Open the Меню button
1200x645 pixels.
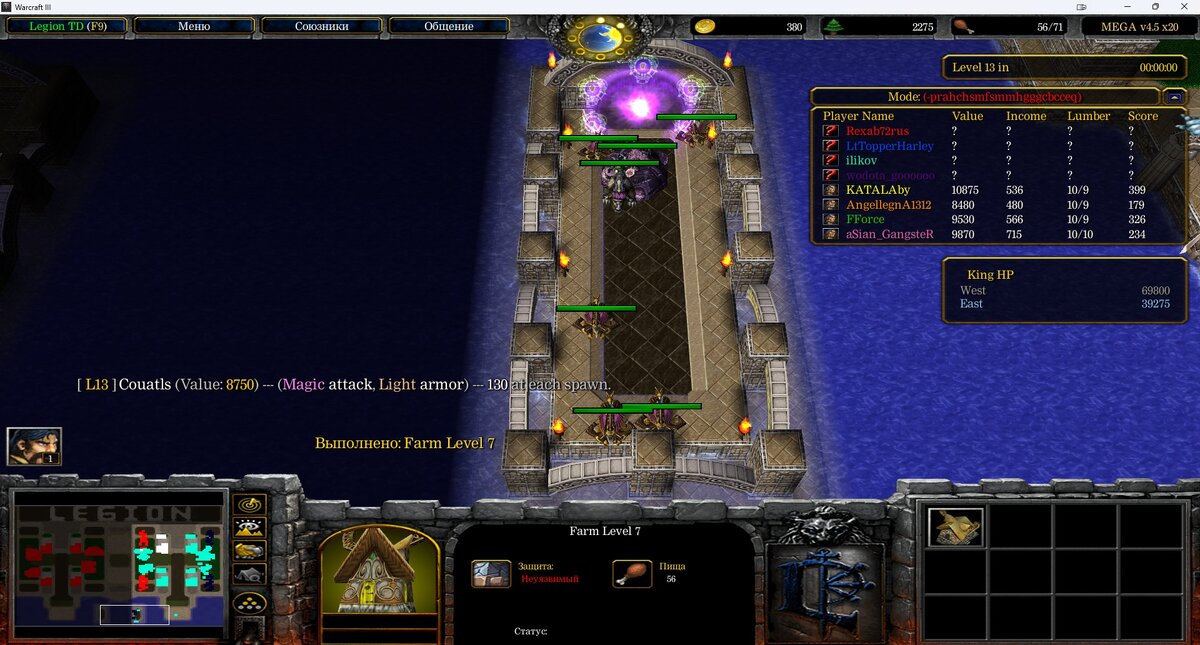click(193, 26)
